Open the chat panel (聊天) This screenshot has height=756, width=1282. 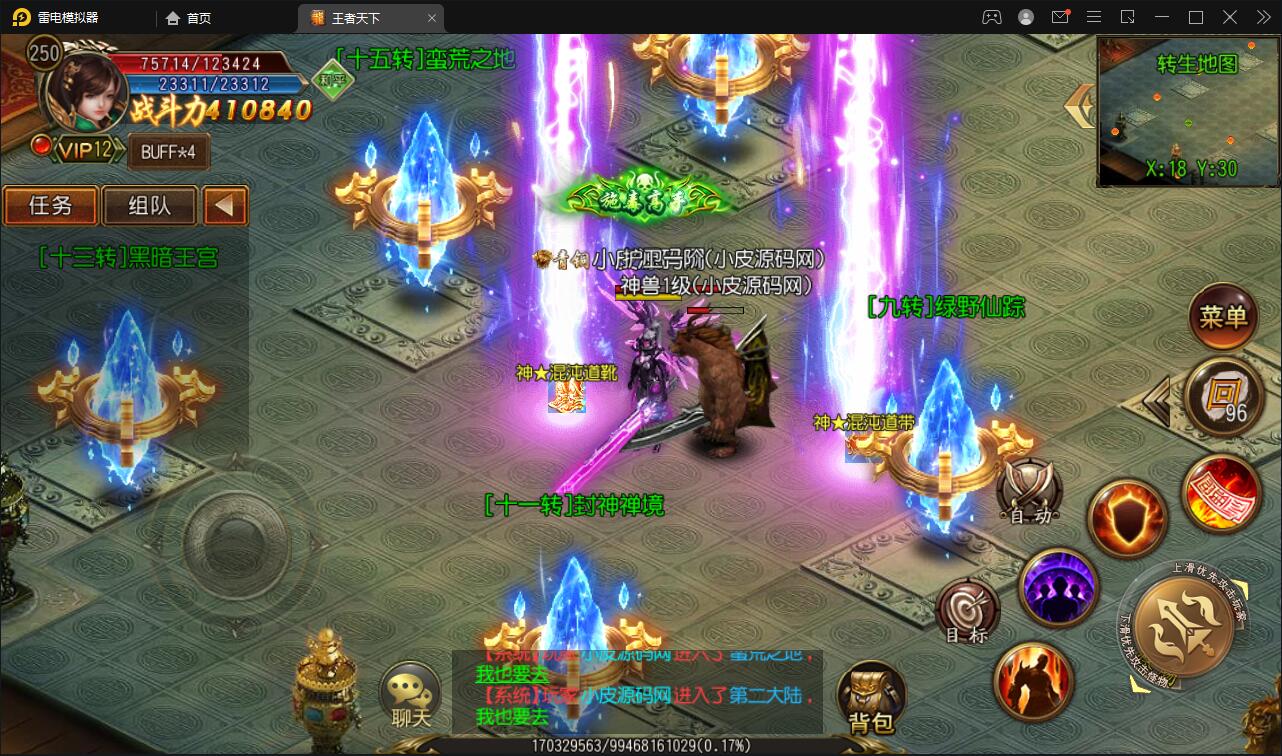(x=413, y=695)
